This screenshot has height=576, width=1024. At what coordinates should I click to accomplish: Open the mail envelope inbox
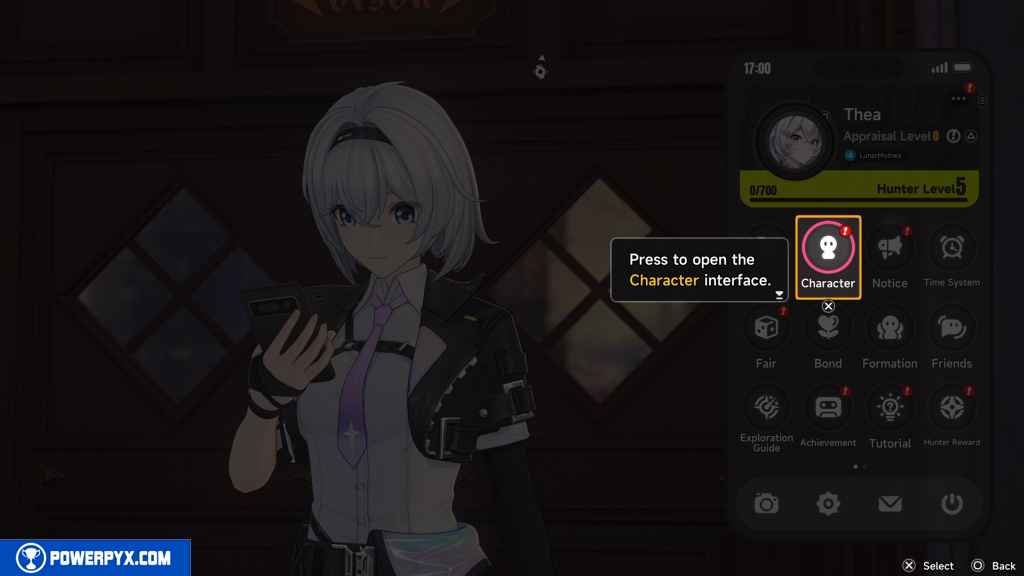click(x=890, y=504)
